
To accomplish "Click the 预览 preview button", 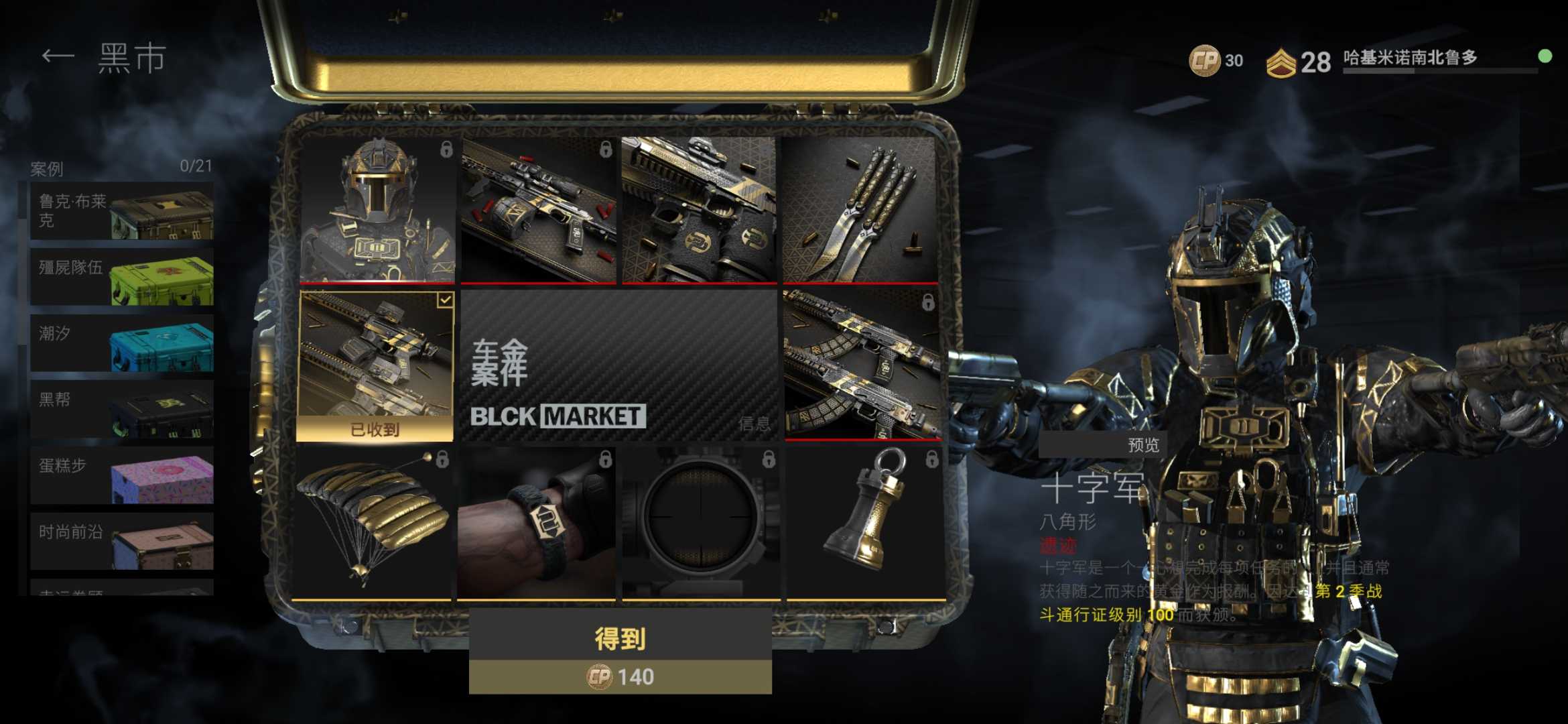I will click(x=1142, y=445).
